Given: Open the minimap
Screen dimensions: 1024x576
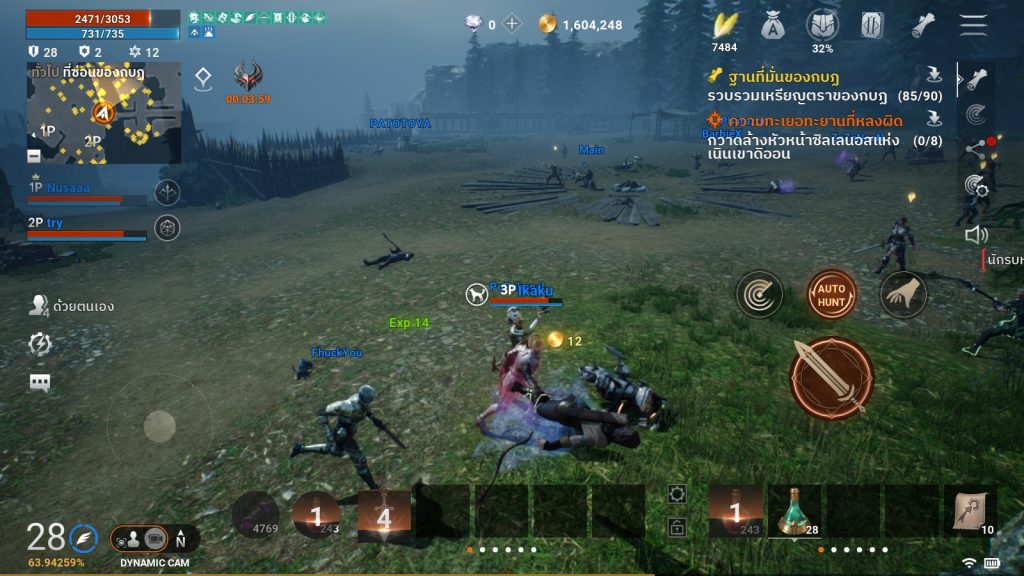Looking at the screenshot, I should tap(104, 112).
